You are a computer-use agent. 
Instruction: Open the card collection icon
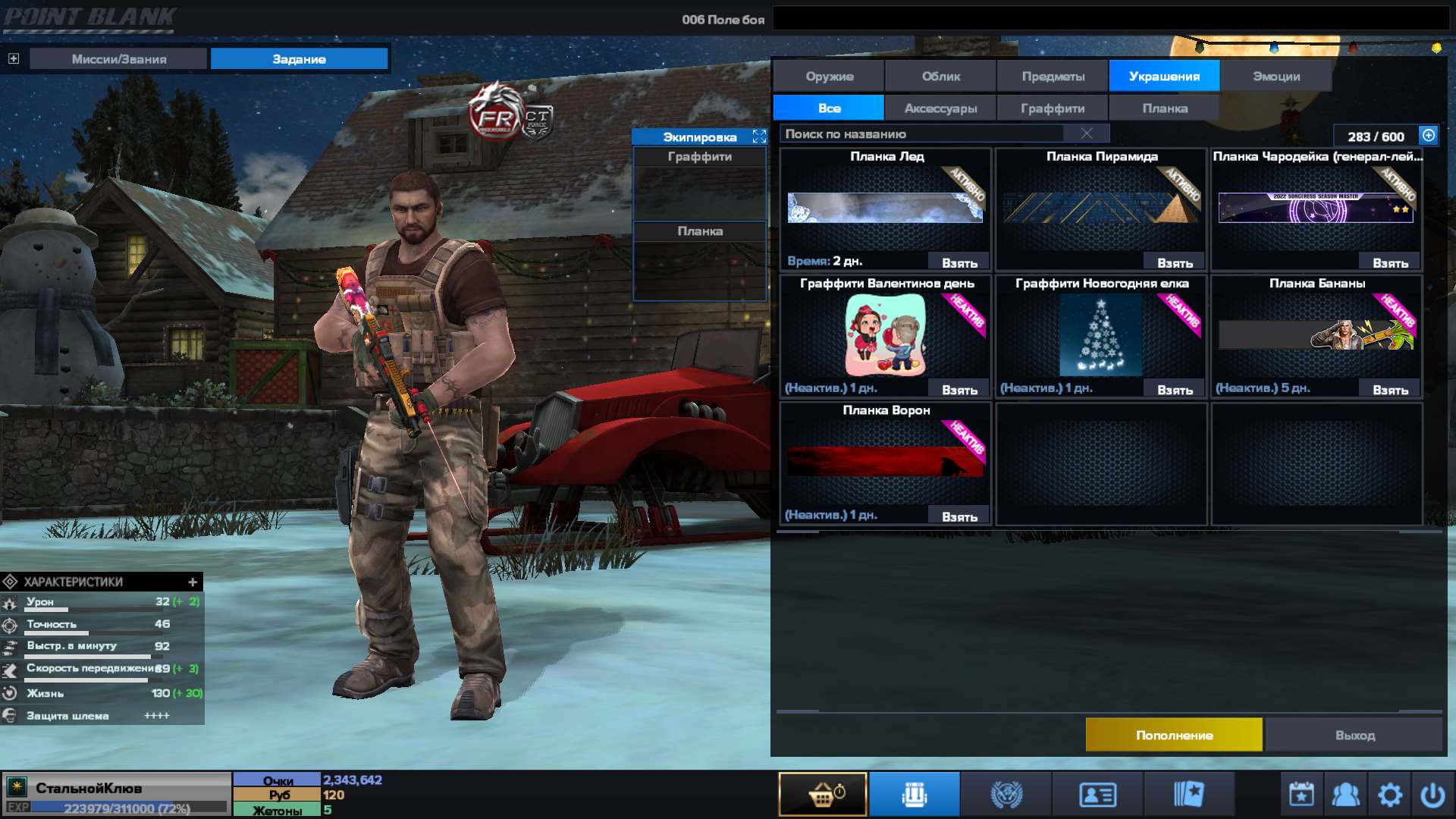[1188, 793]
